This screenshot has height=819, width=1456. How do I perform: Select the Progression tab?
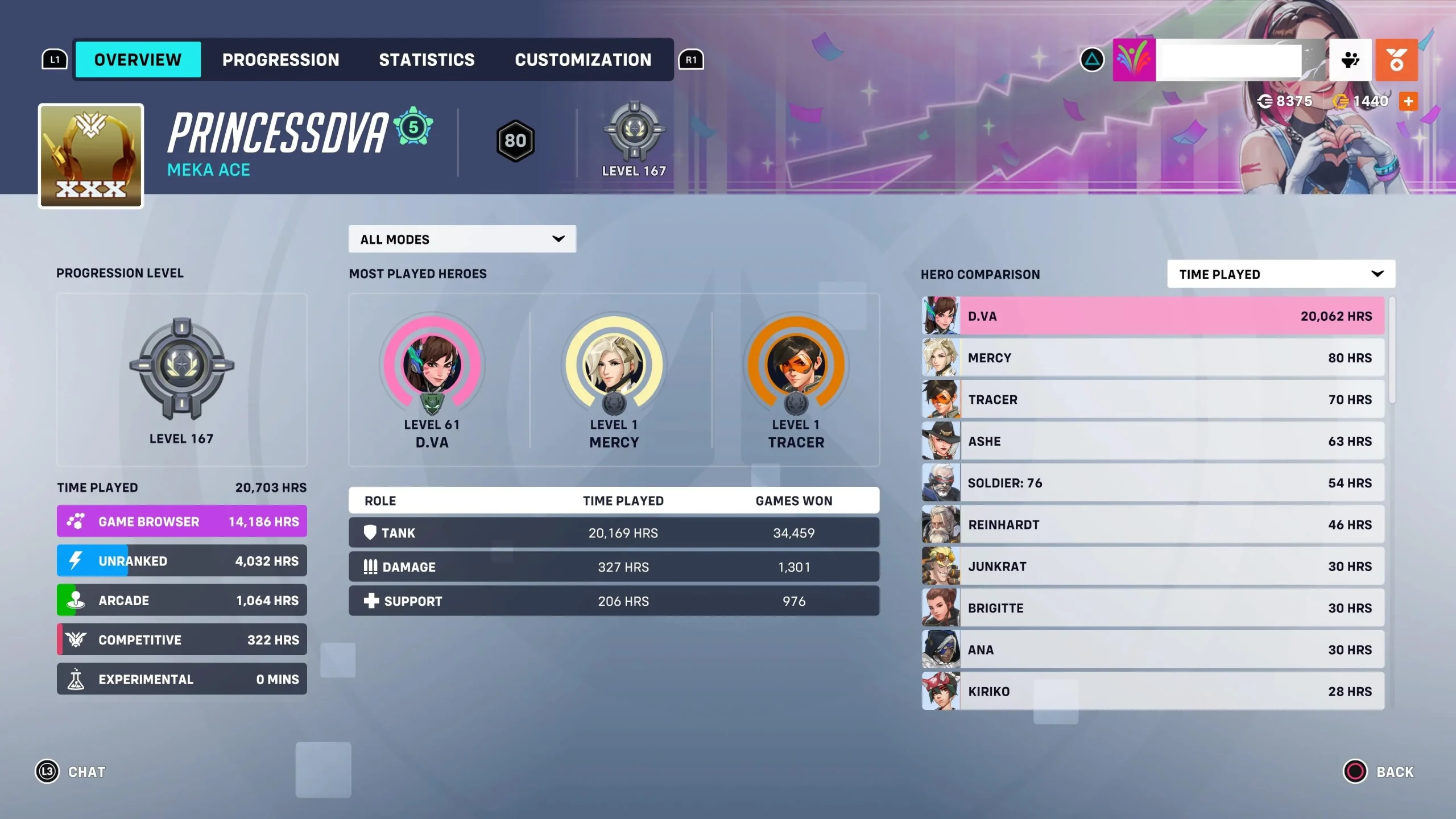pyautogui.click(x=281, y=60)
